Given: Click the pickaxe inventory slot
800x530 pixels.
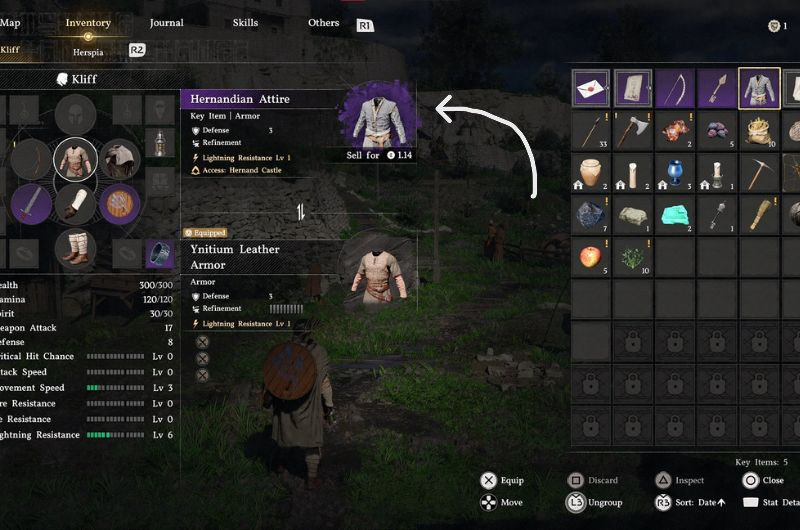Looking at the screenshot, I should (x=759, y=172).
